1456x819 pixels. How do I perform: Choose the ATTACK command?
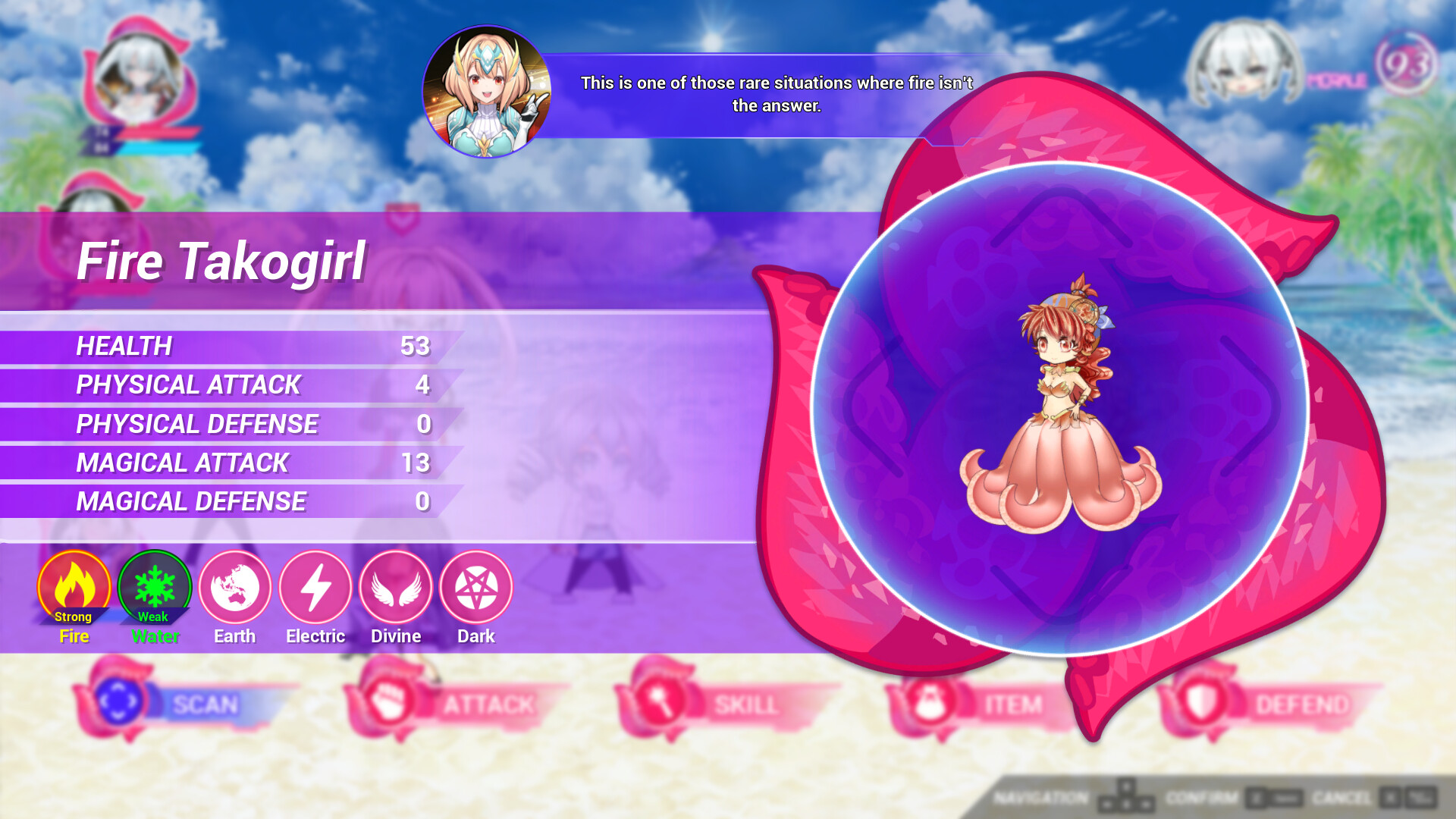pos(485,704)
